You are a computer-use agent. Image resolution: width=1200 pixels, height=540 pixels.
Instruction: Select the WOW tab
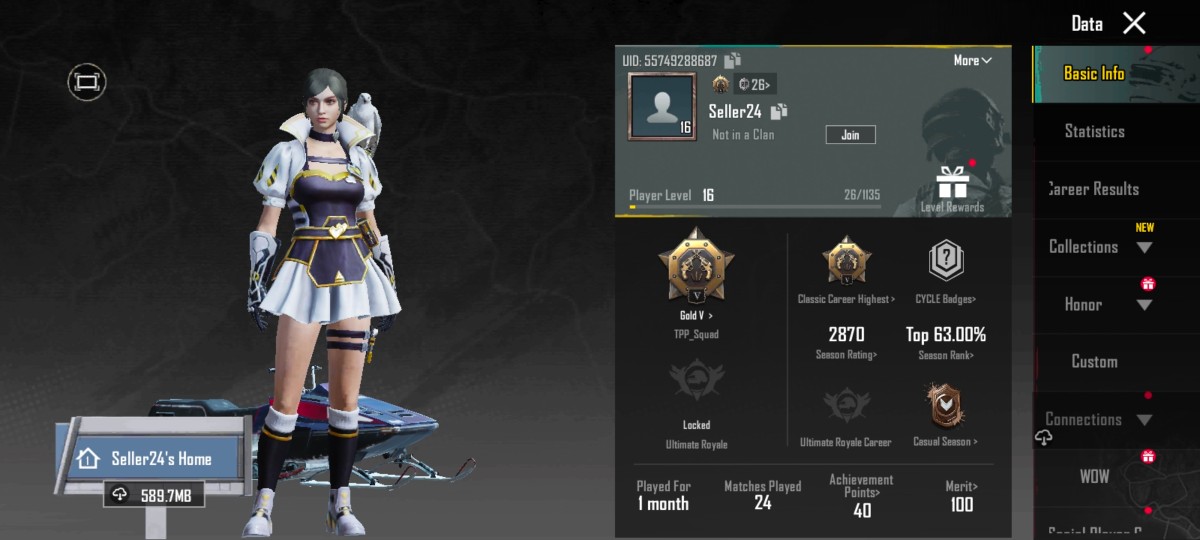tap(1094, 477)
